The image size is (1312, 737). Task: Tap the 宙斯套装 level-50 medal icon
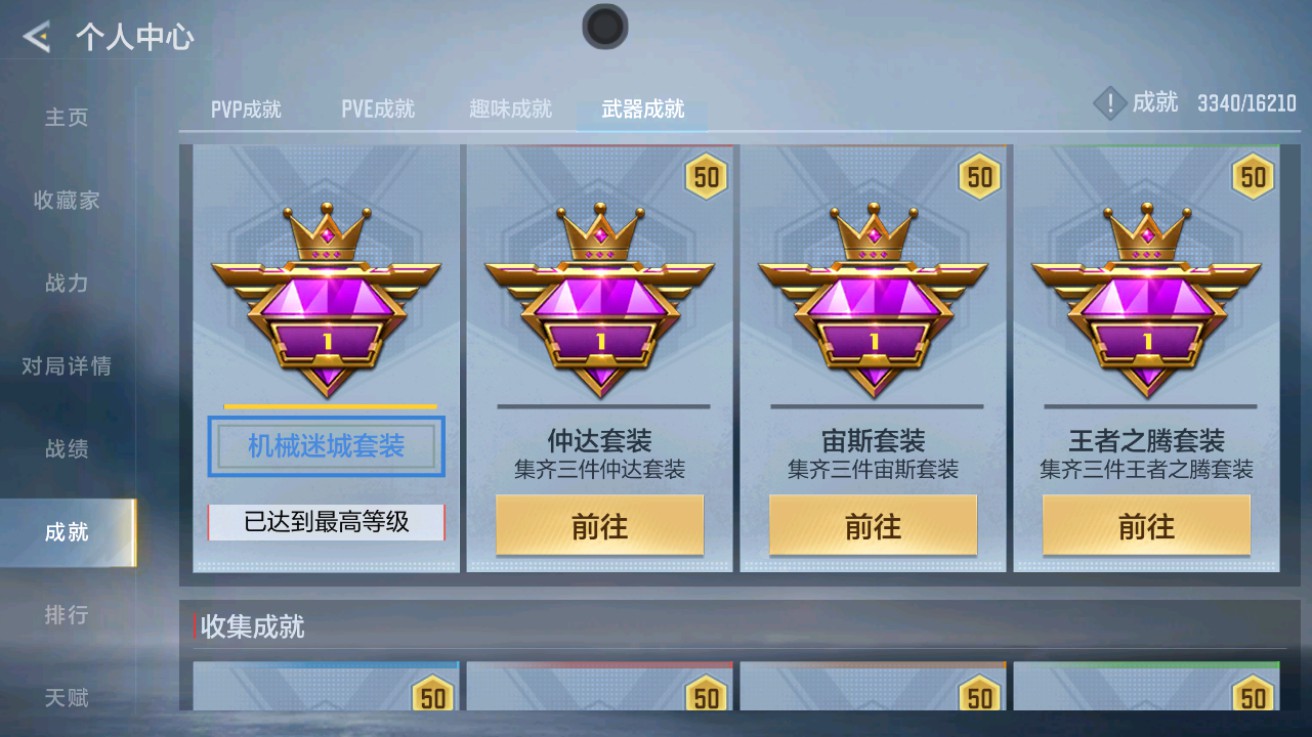click(x=977, y=175)
